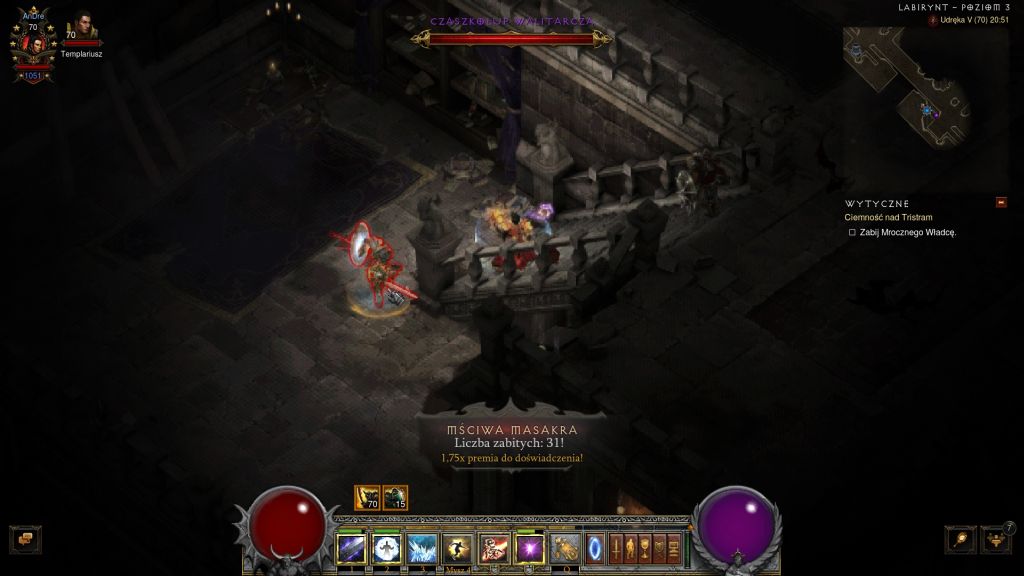
Task: Cast the ice crystals skill
Action: (421, 548)
